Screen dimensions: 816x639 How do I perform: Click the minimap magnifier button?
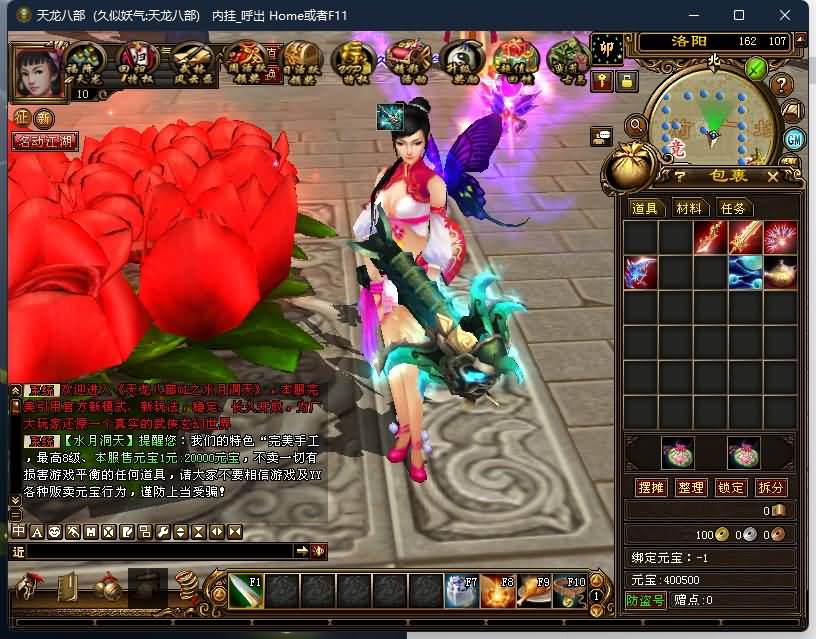[635, 124]
